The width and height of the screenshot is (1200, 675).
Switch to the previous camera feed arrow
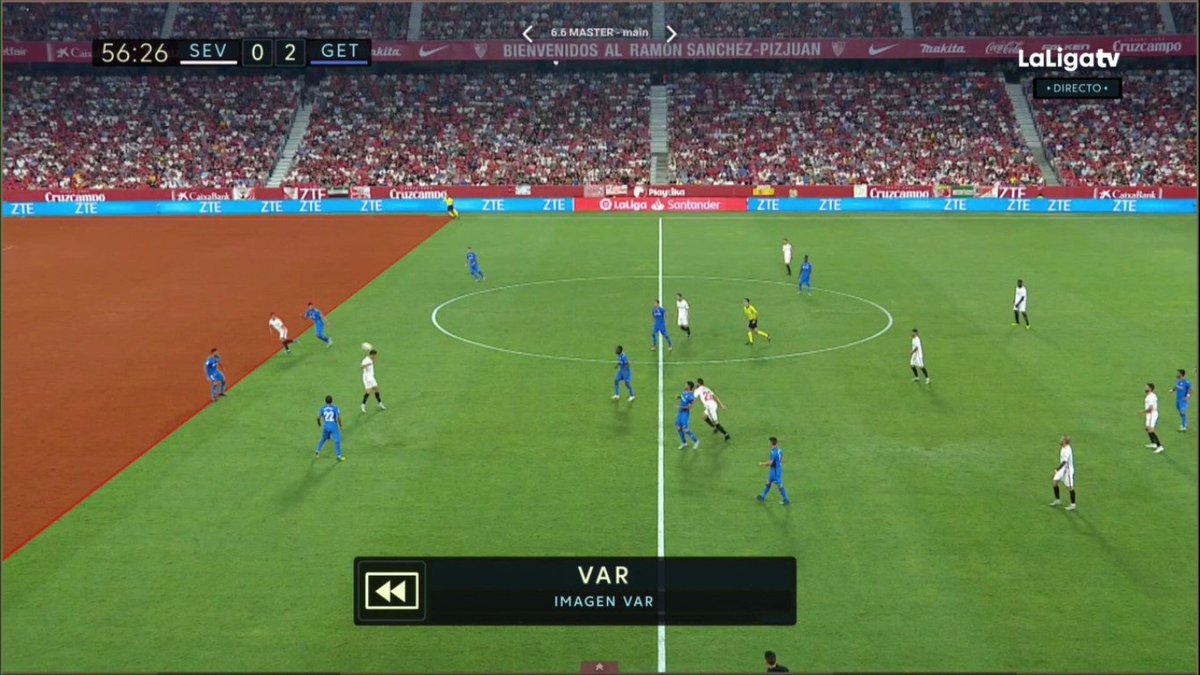pyautogui.click(x=529, y=34)
